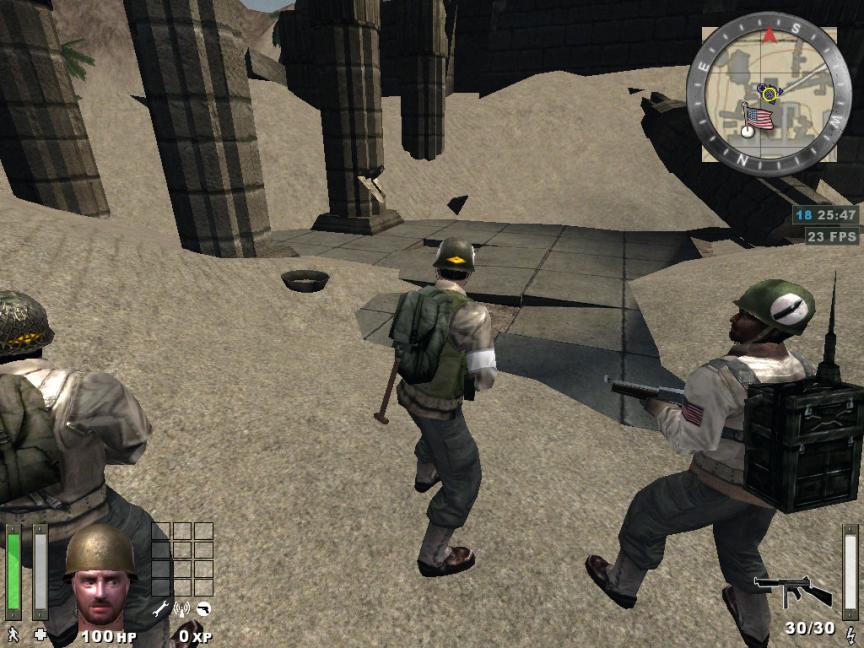Click the white cross health icon
Viewport: 864px width, 648px height.
pos(40,633)
